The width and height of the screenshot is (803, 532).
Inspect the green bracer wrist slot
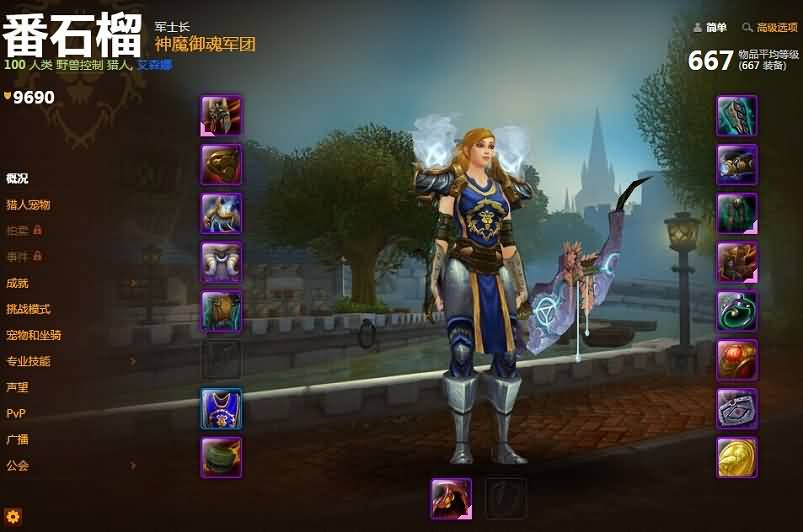click(x=221, y=457)
